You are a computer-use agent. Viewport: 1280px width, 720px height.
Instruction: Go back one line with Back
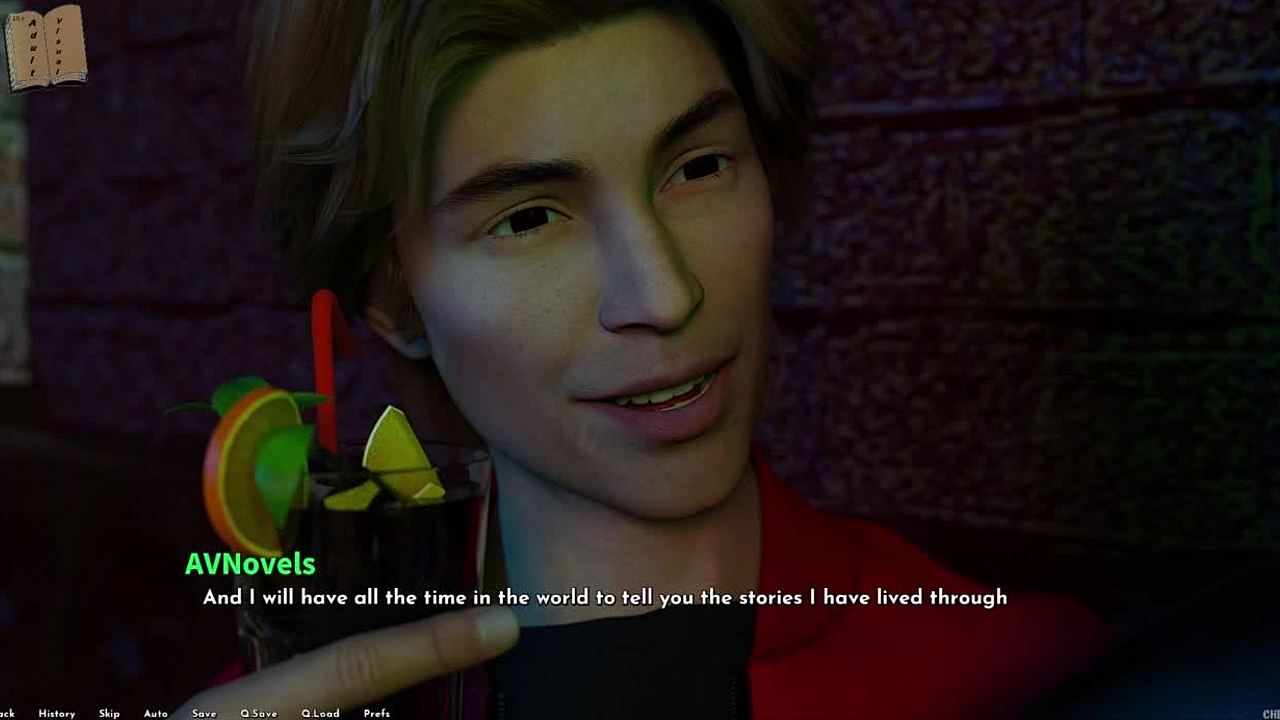tap(6, 713)
